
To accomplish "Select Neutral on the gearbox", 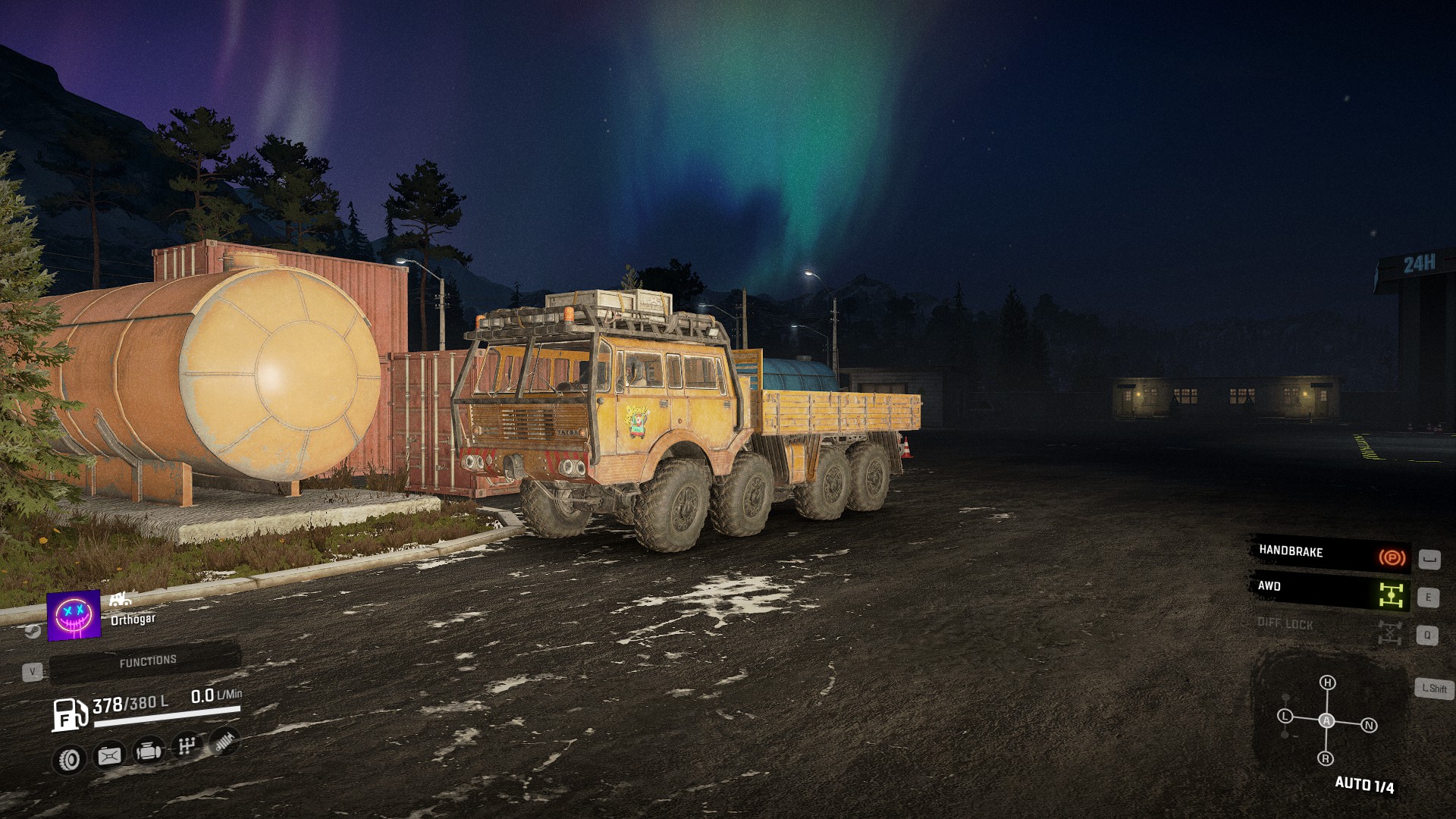I will (x=1369, y=726).
